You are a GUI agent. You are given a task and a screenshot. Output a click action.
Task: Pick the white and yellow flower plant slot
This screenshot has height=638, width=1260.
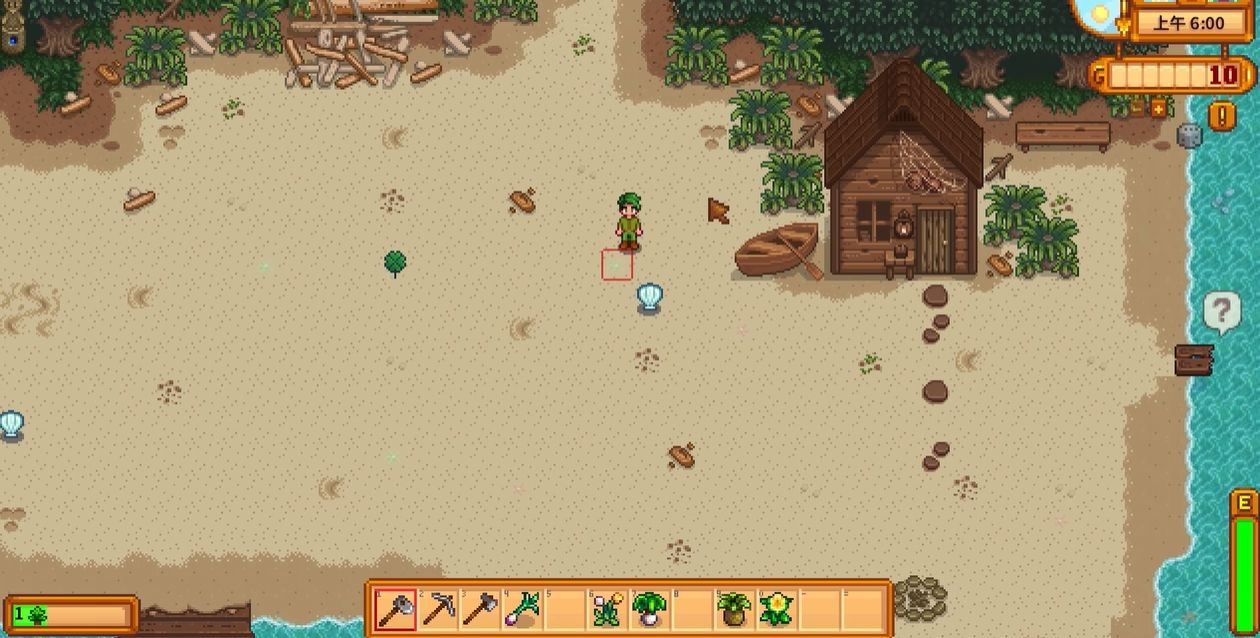607,608
